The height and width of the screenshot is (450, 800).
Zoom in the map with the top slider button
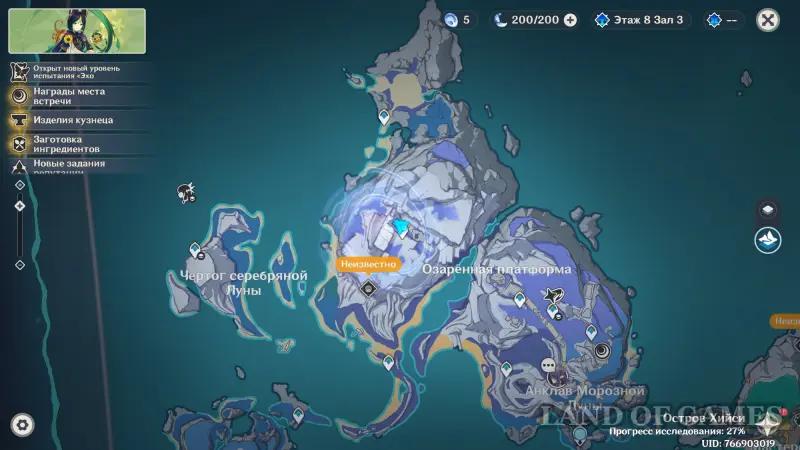[x=20, y=185]
